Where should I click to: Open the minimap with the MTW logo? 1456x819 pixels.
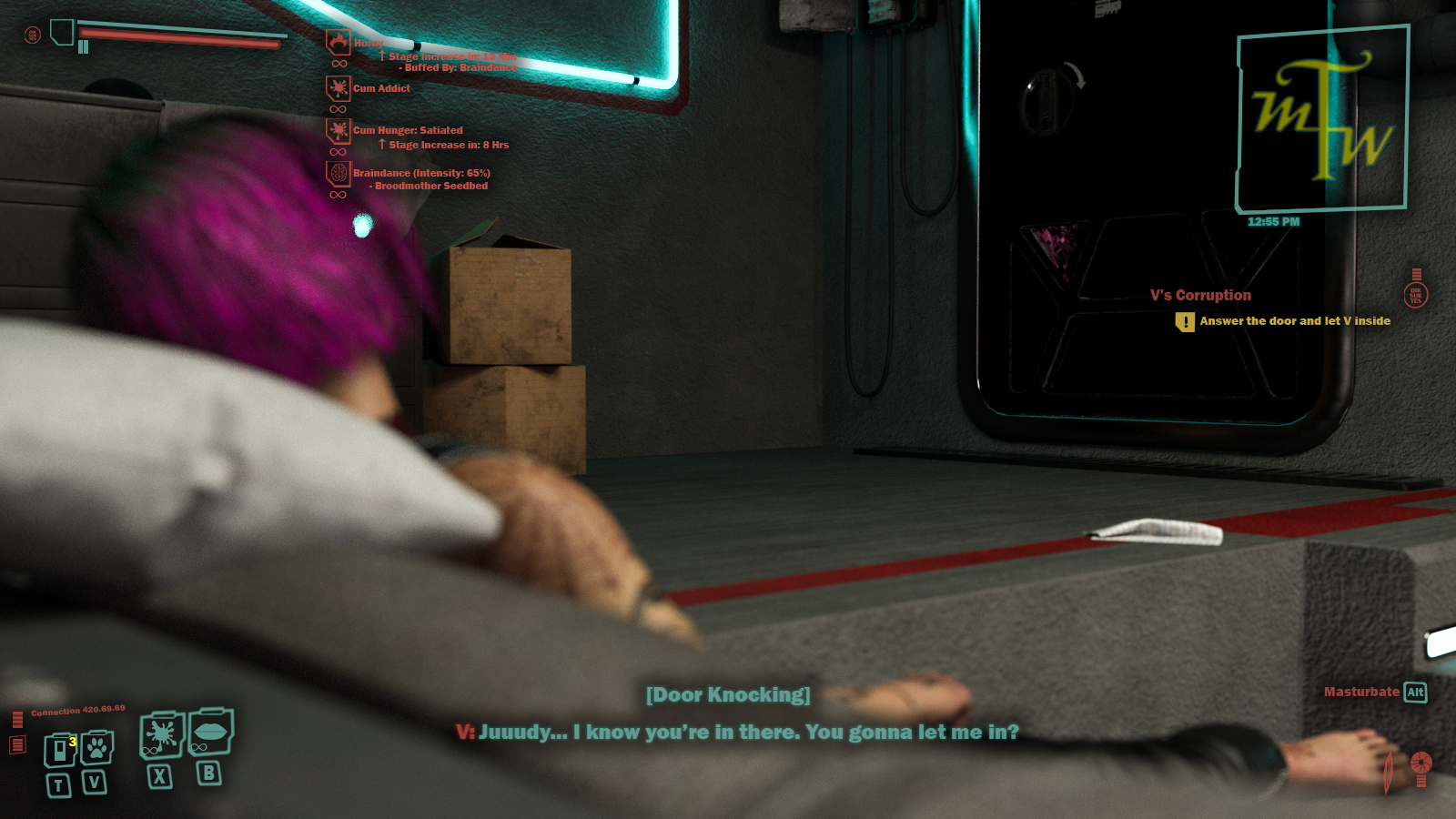tap(1321, 119)
